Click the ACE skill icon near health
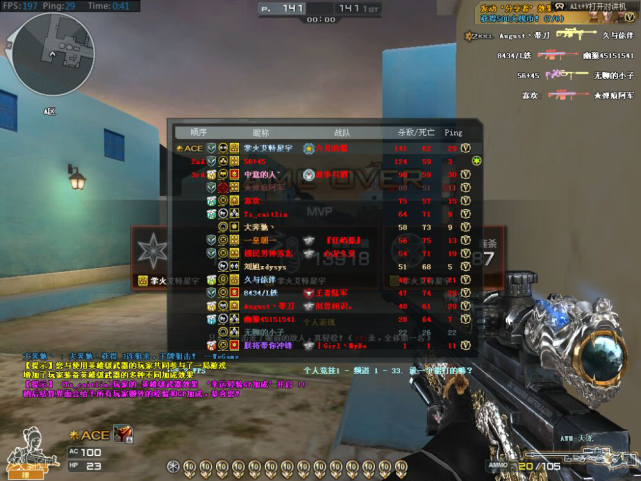The height and width of the screenshot is (481, 641). tap(125, 434)
